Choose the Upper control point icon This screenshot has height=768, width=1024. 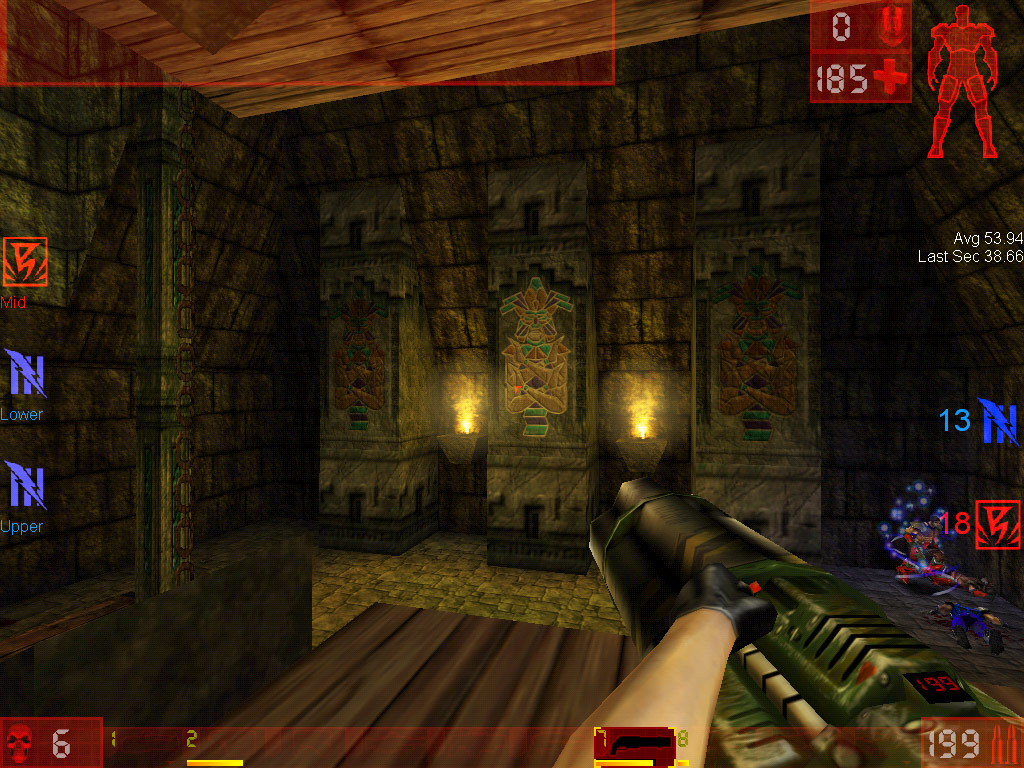pos(24,486)
